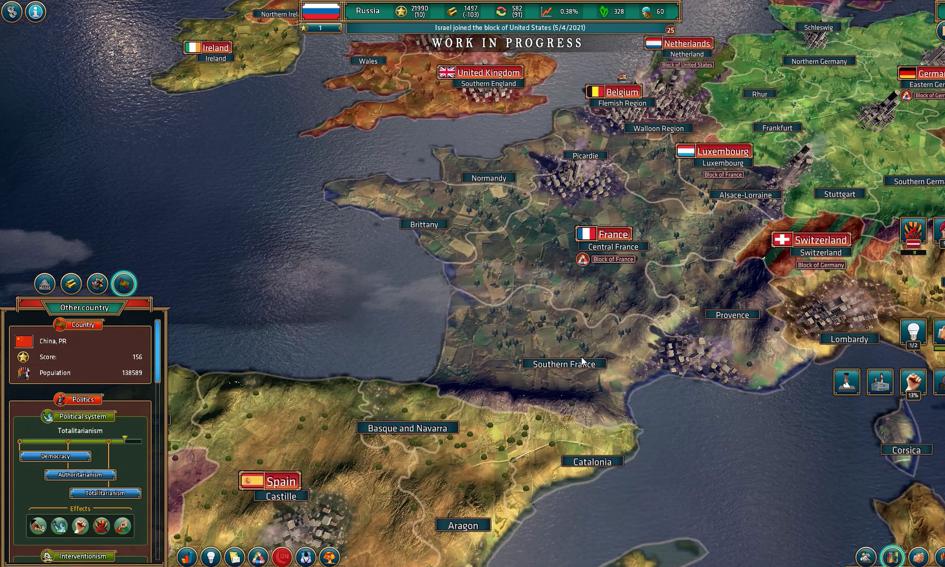Click the red phone icon in bottom bar
Screen dimensions: 945x567
click(282, 556)
